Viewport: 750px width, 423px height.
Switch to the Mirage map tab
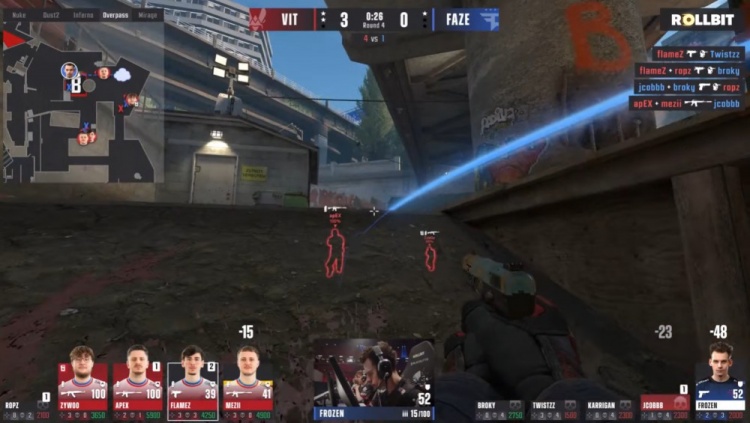tap(148, 16)
